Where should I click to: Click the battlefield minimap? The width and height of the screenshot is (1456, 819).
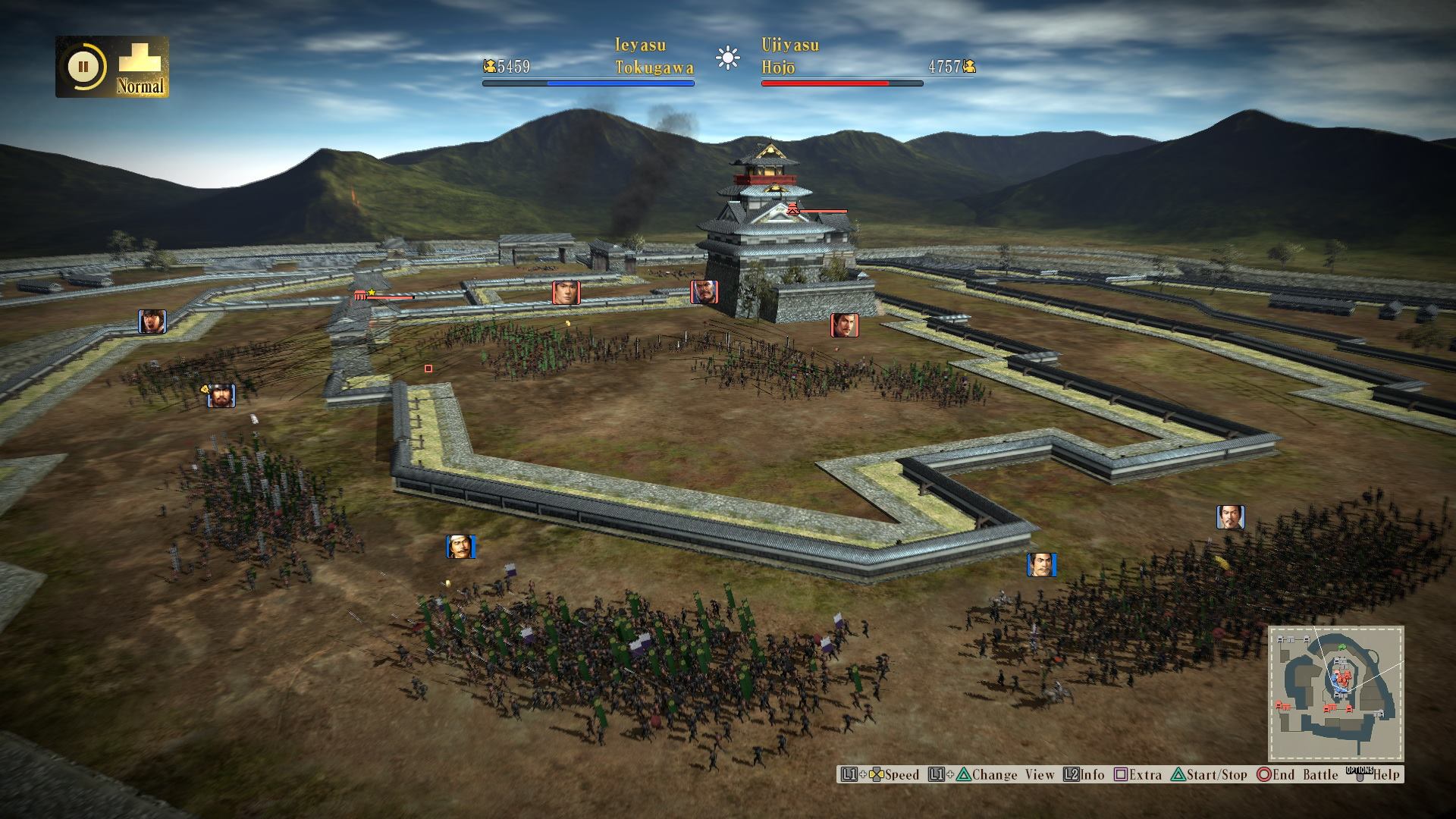click(x=1335, y=693)
